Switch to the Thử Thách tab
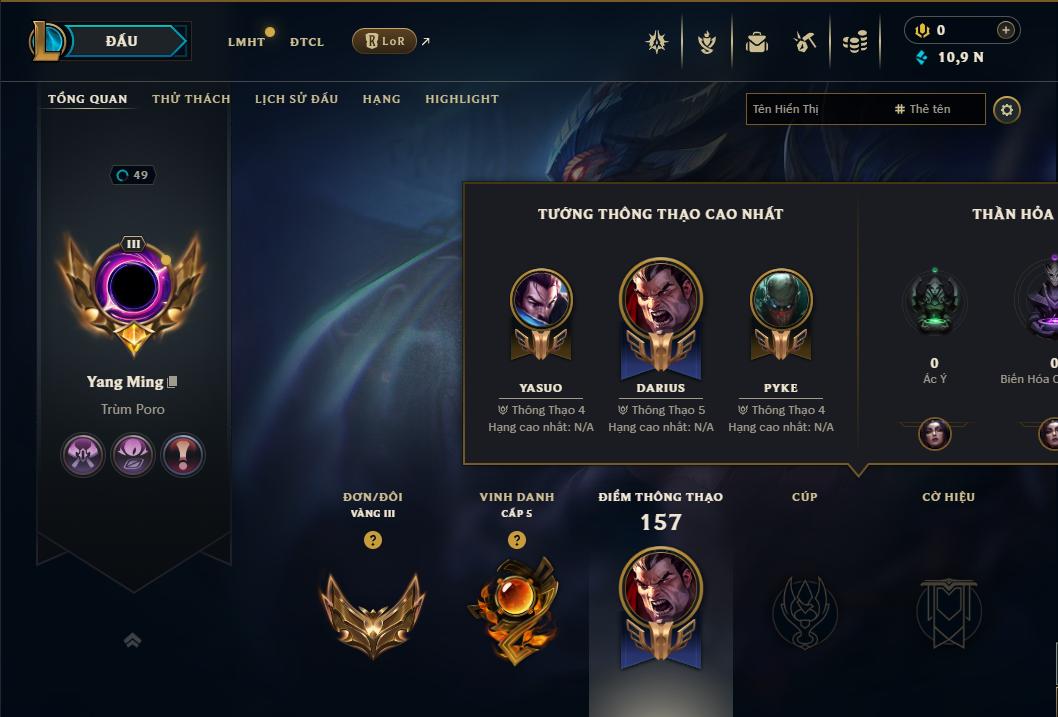The image size is (1058, 717). click(x=191, y=99)
